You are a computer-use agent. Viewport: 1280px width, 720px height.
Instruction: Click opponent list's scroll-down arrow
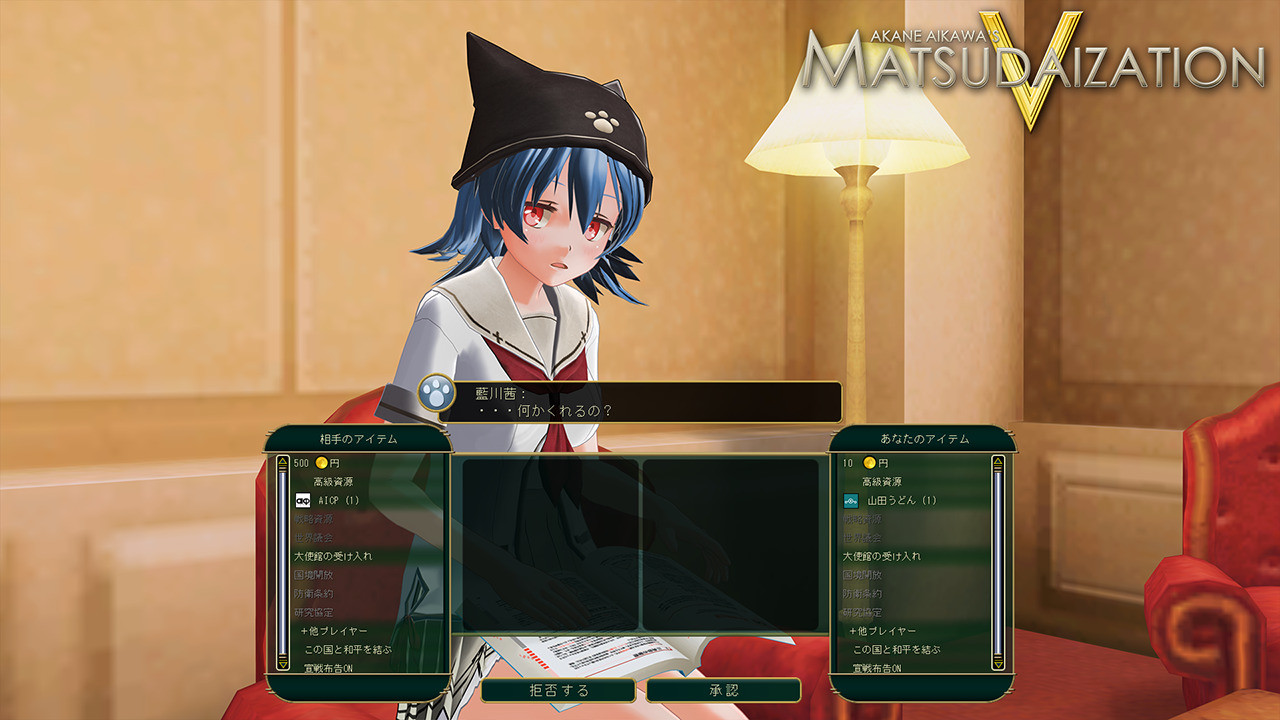[x=284, y=661]
